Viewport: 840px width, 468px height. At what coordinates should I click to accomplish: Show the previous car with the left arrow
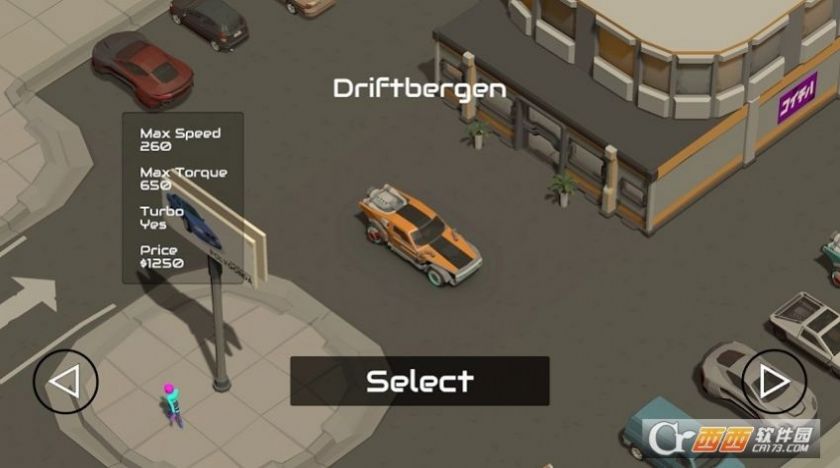pos(66,381)
